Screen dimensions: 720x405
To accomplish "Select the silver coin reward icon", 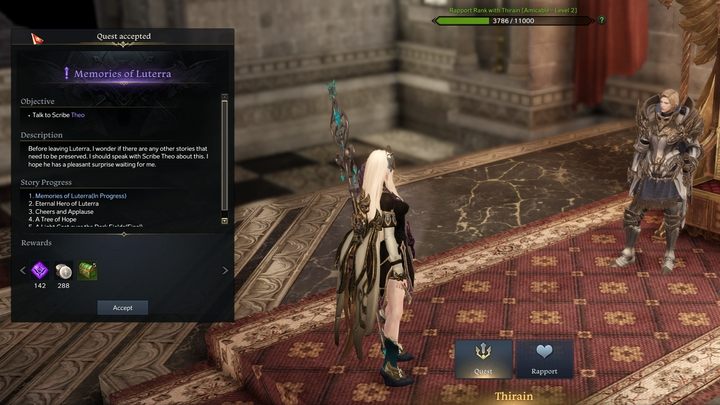I will click(64, 270).
